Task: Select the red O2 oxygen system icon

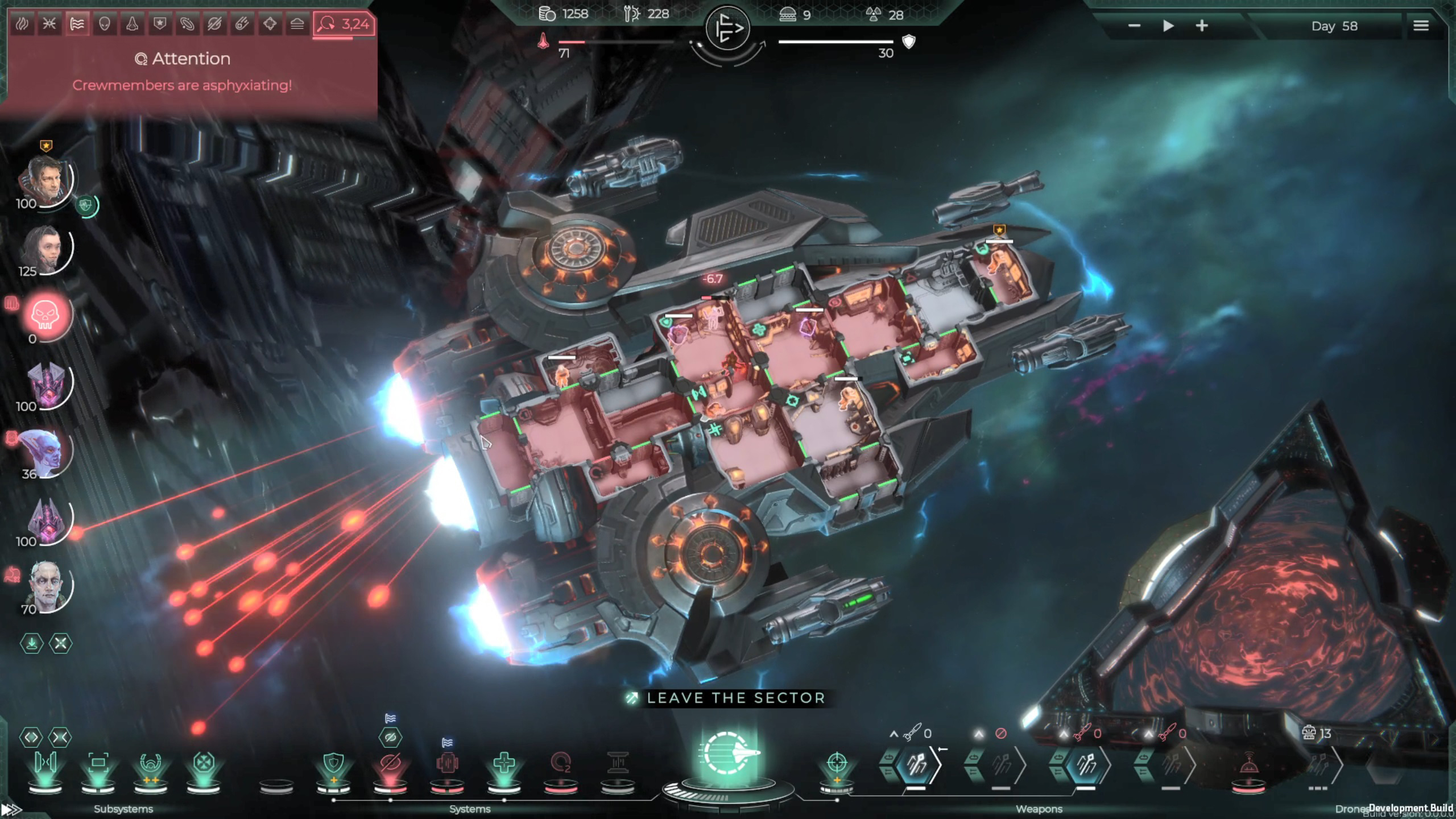Action: pos(561,763)
